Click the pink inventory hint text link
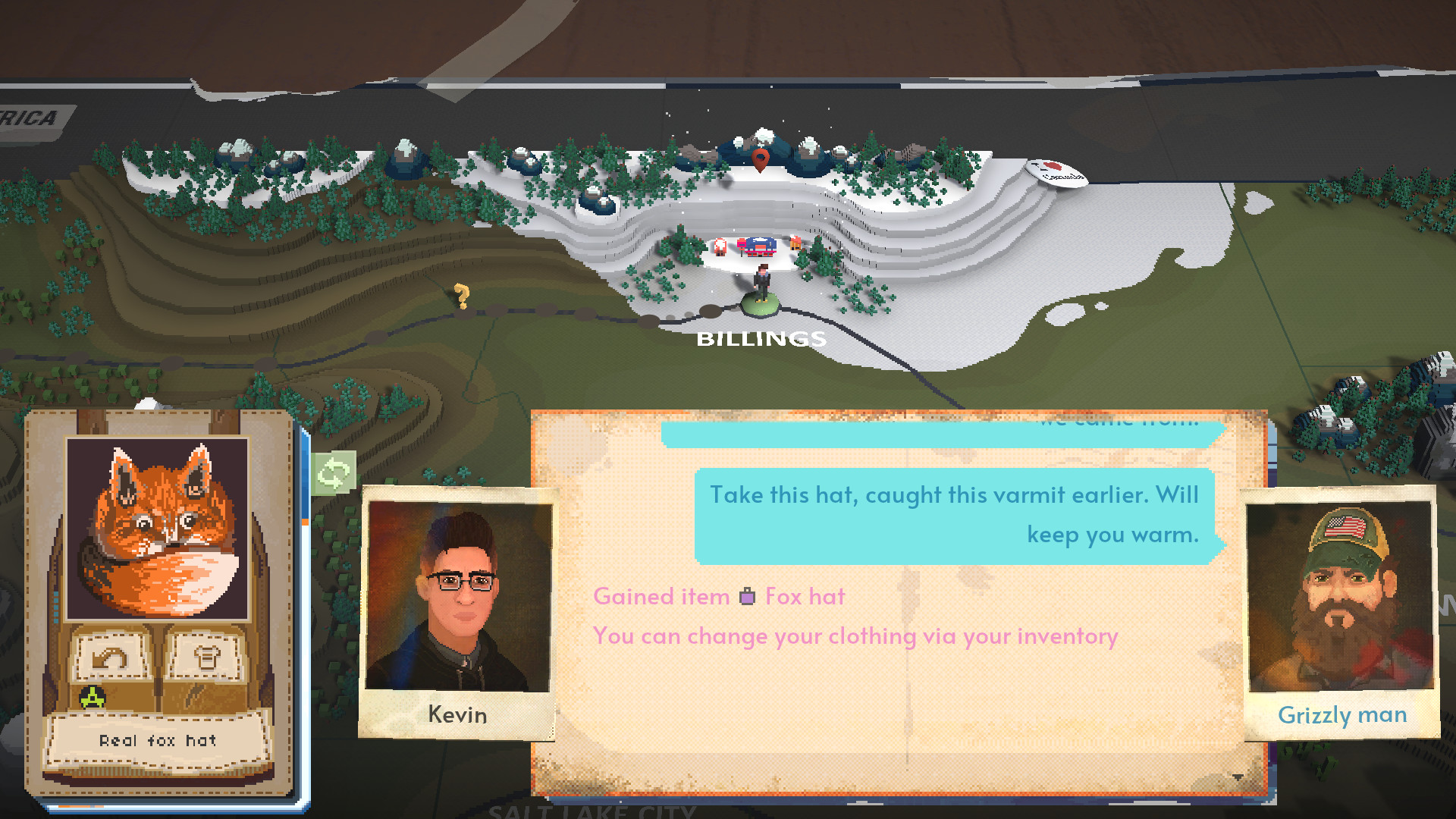The image size is (1456, 819). [x=854, y=636]
